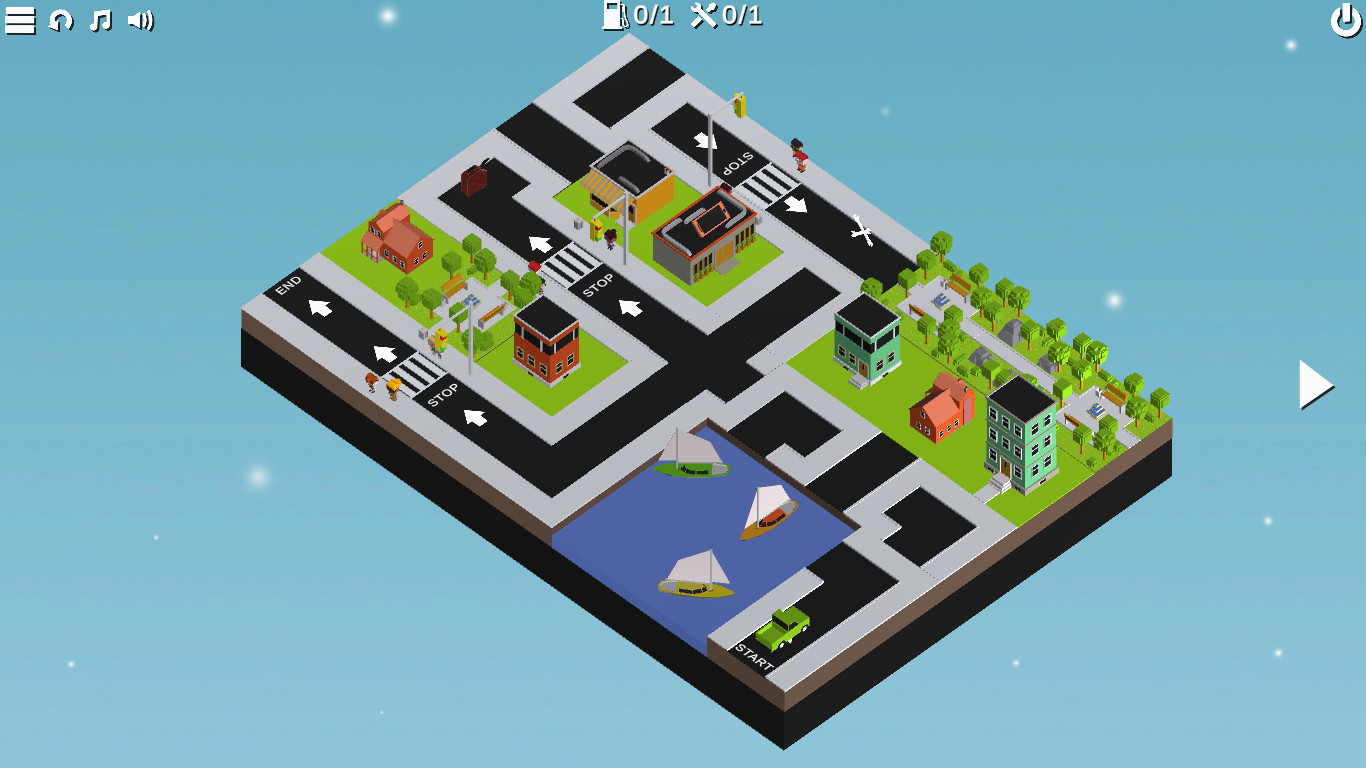Toggle the music note icon
This screenshot has width=1366, height=768.
99,18
